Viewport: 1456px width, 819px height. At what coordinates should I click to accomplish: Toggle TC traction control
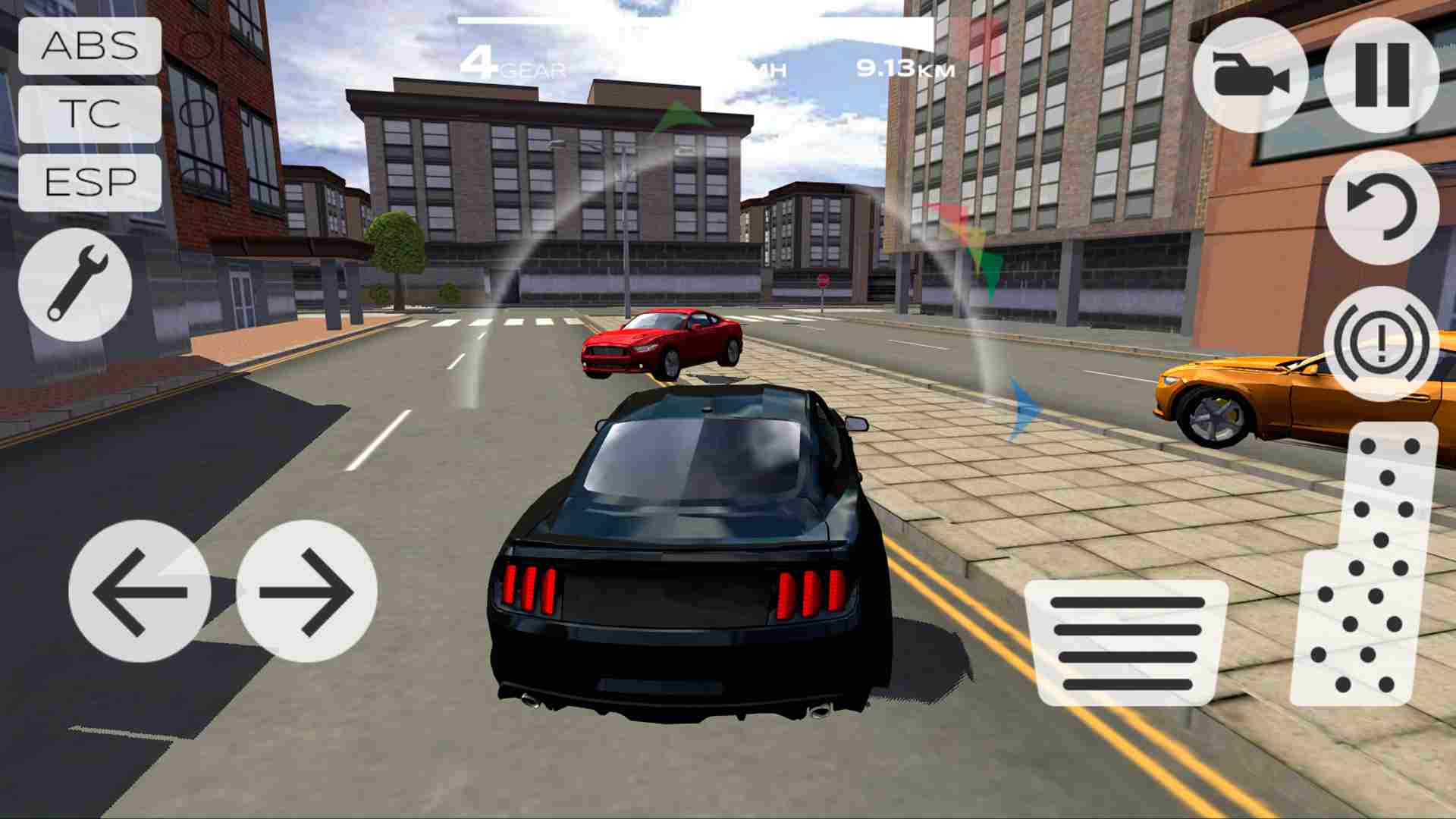pos(89,115)
